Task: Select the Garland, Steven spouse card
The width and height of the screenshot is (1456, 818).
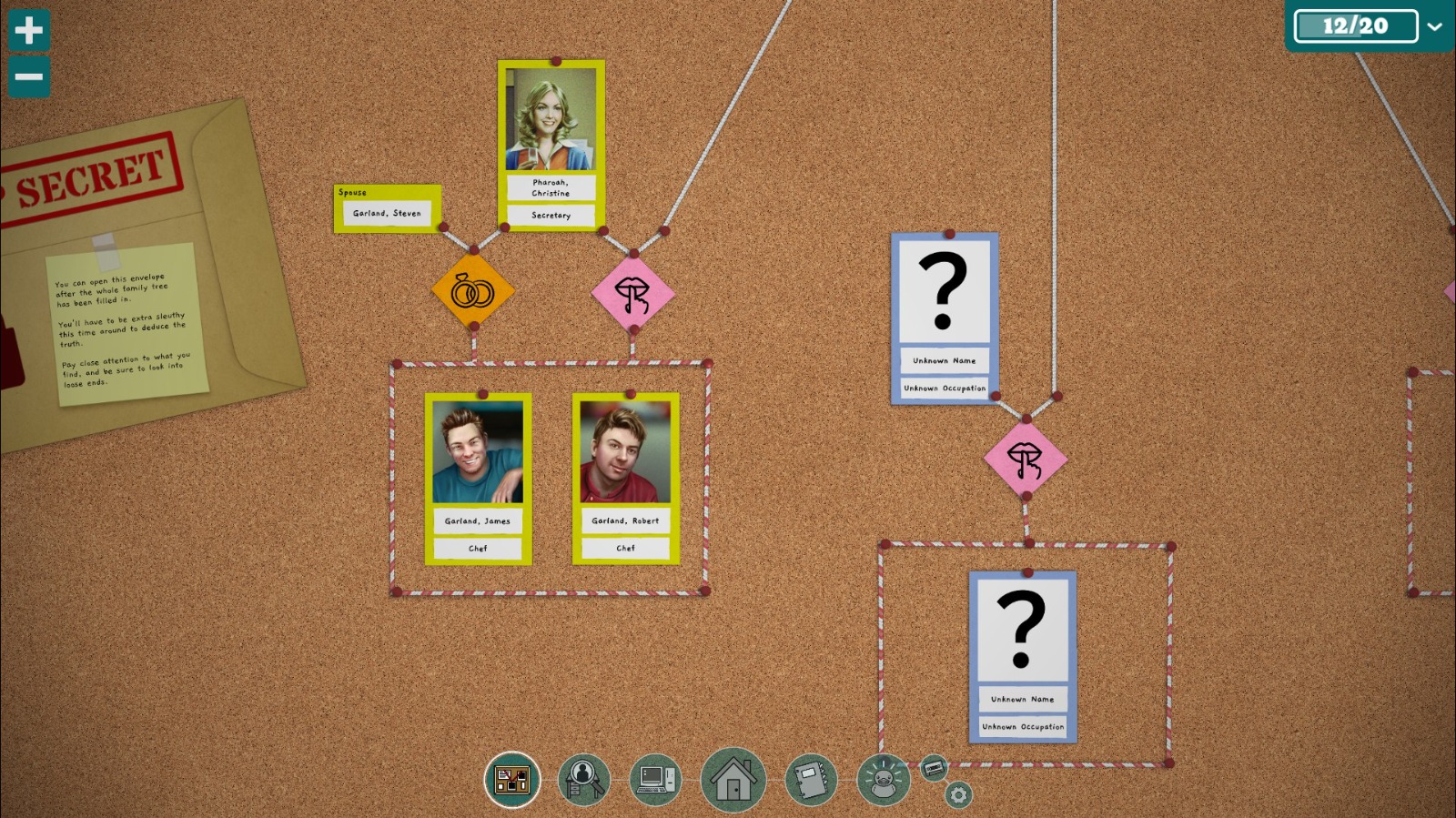Action: (387, 210)
